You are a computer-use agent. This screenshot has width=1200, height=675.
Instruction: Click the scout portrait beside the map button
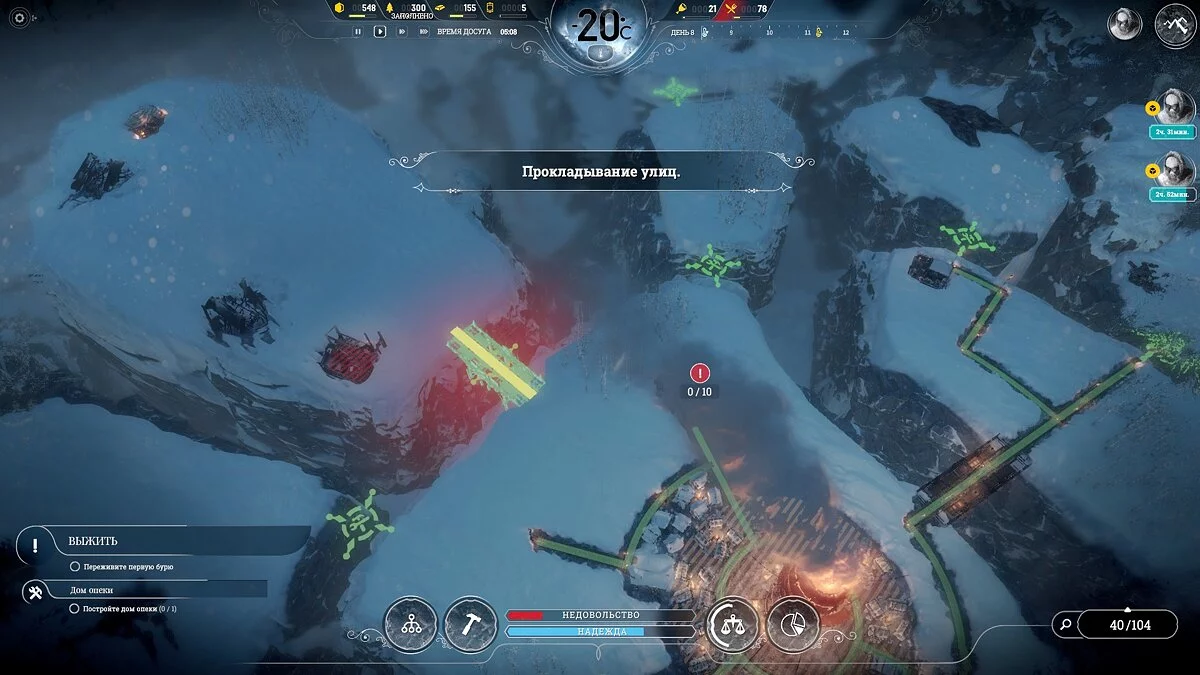pyautogui.click(x=1125, y=24)
